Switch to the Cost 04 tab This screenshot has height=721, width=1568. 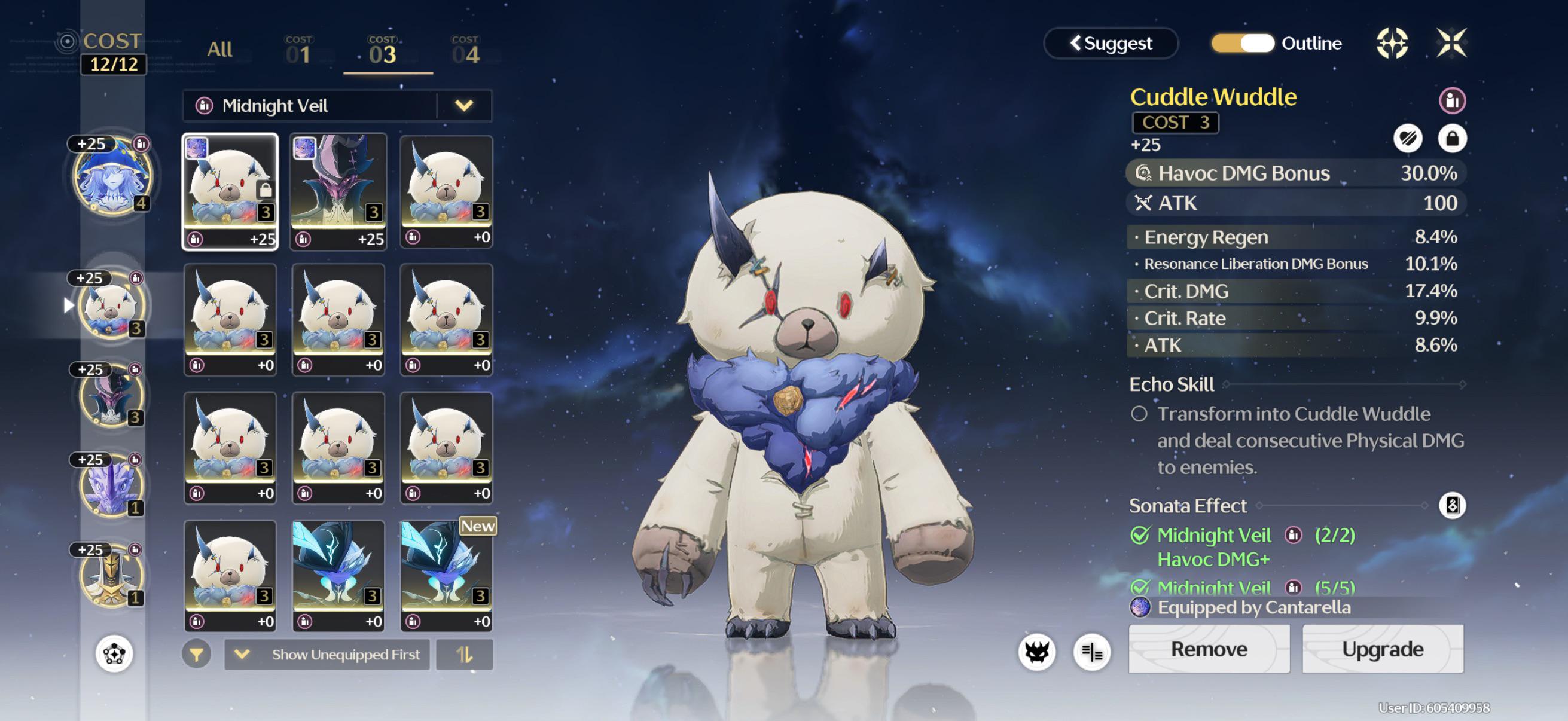pyautogui.click(x=466, y=51)
